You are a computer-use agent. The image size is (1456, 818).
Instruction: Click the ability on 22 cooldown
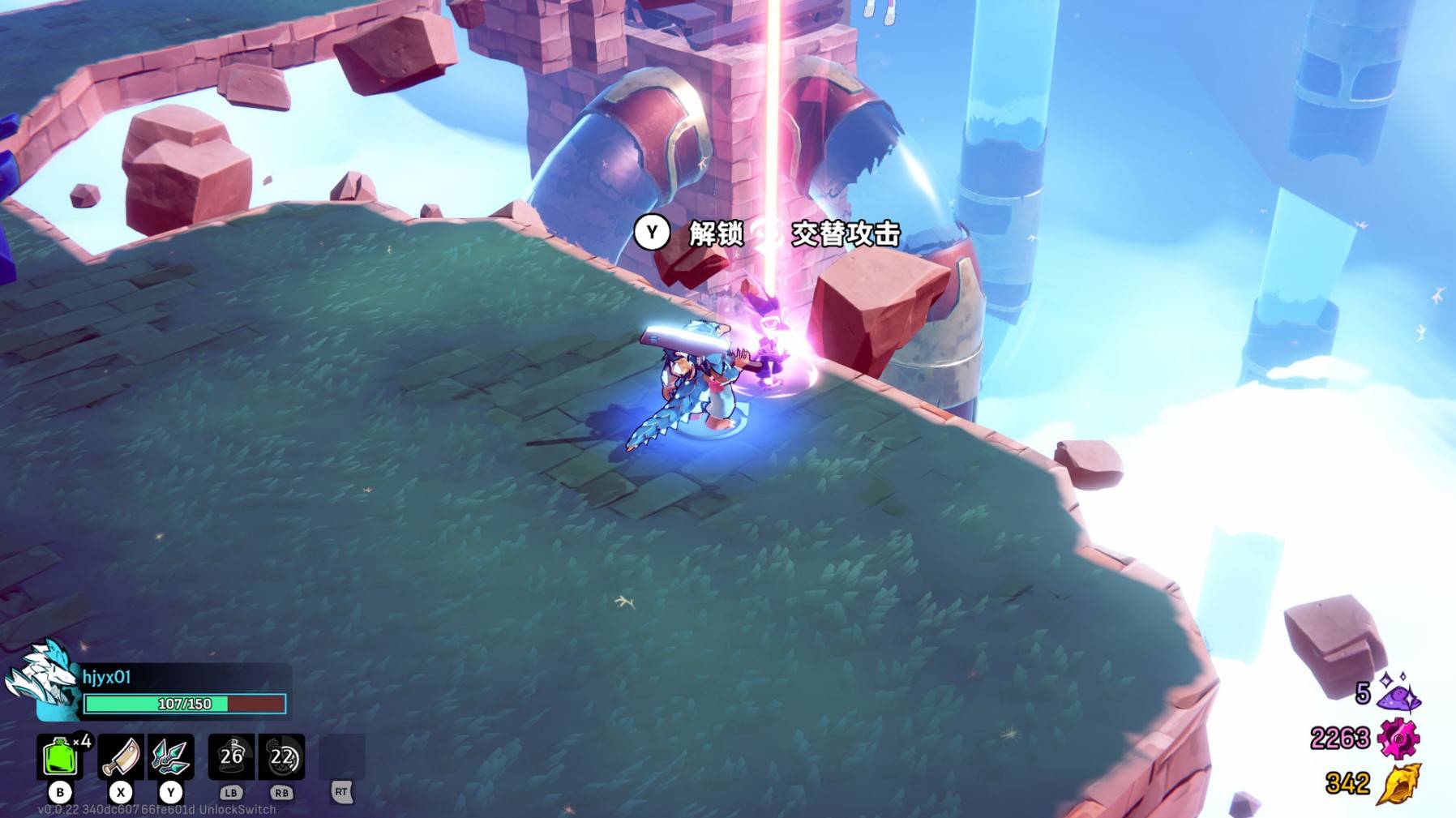point(281,756)
